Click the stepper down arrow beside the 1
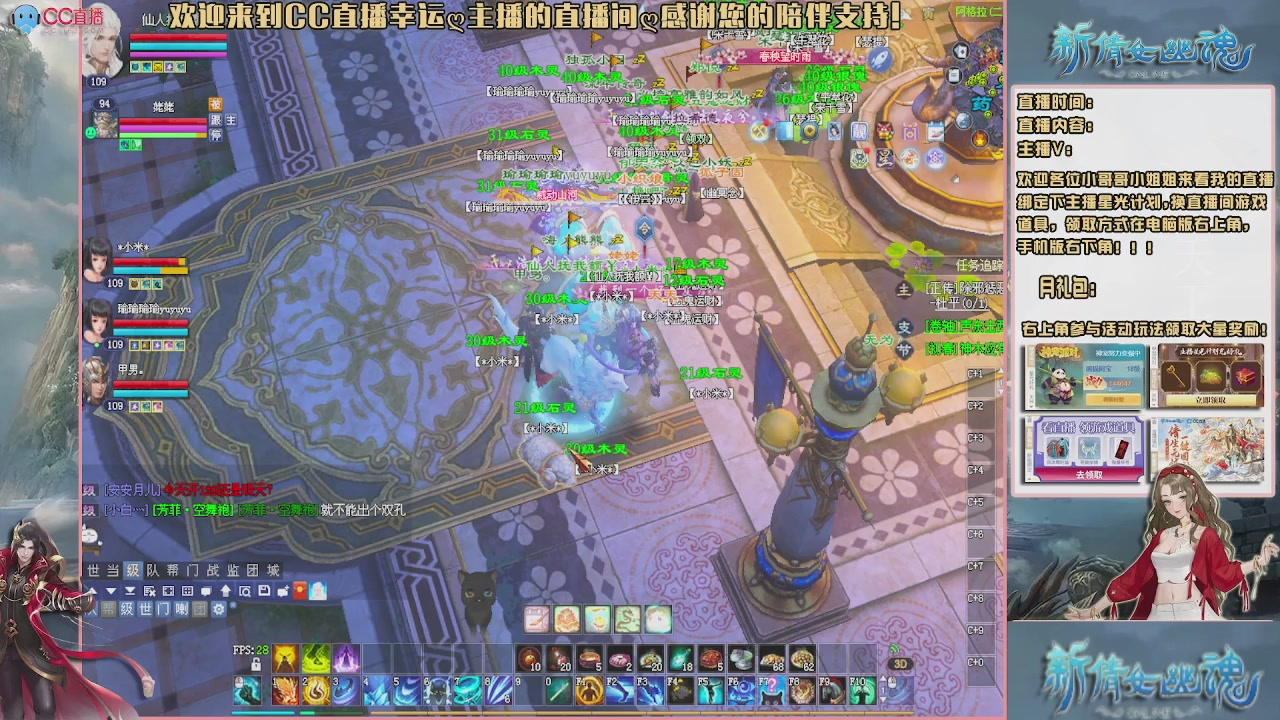 click(884, 698)
